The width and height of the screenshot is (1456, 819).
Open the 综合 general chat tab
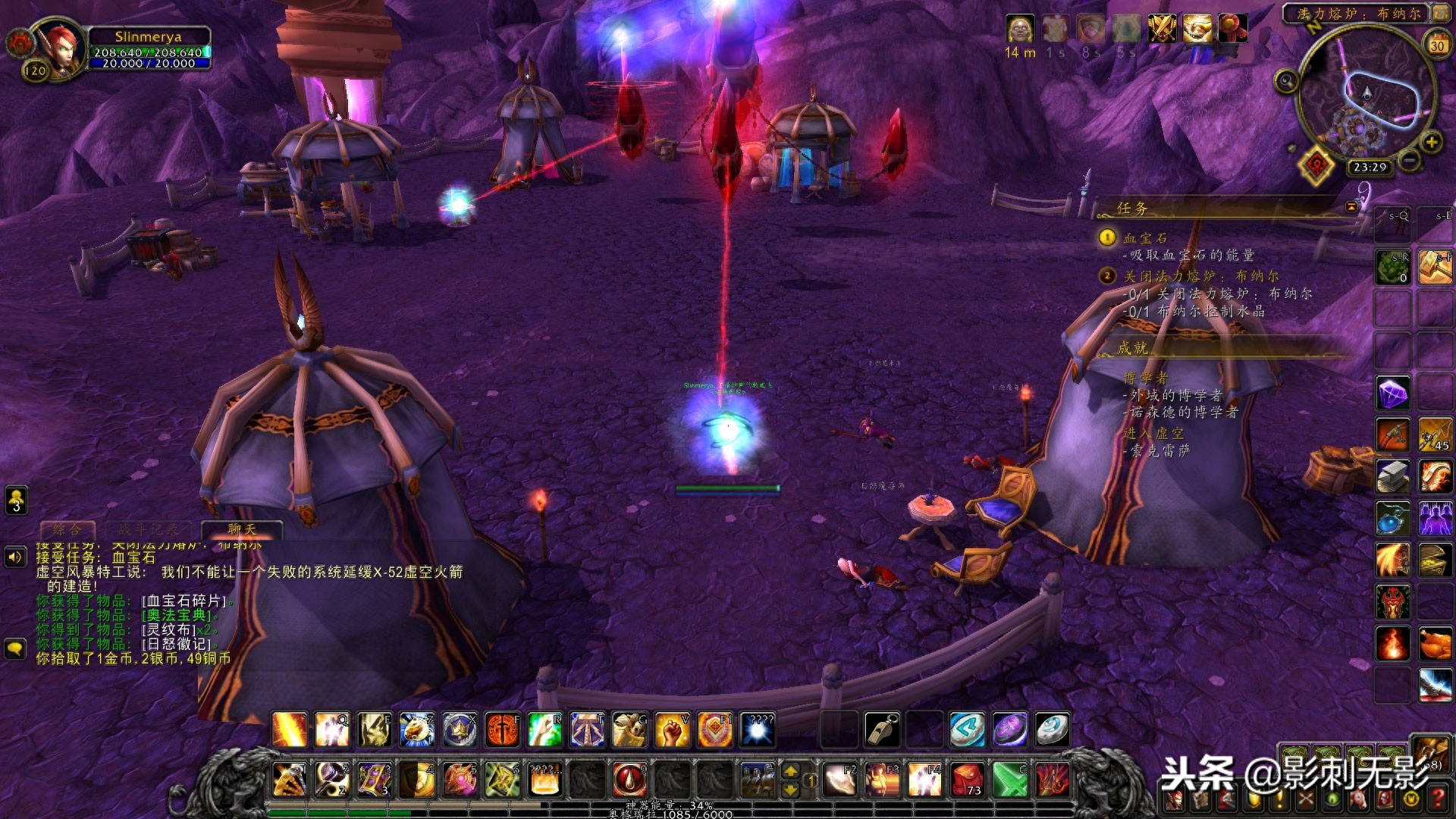(x=67, y=529)
